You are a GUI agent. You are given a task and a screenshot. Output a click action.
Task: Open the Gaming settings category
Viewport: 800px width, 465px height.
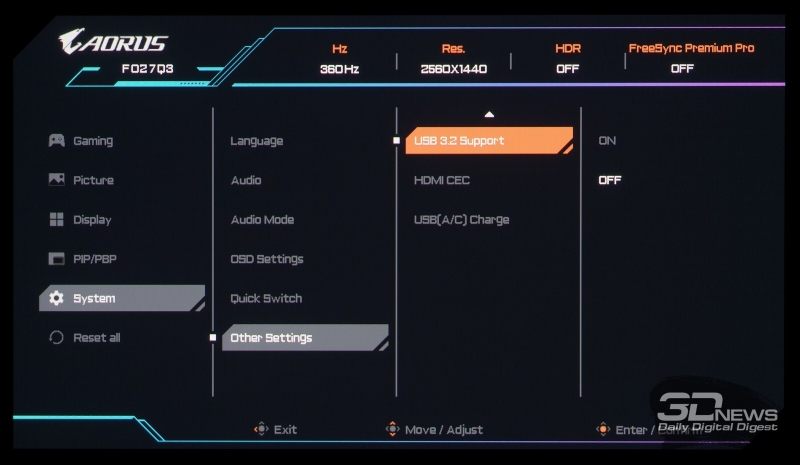92,141
